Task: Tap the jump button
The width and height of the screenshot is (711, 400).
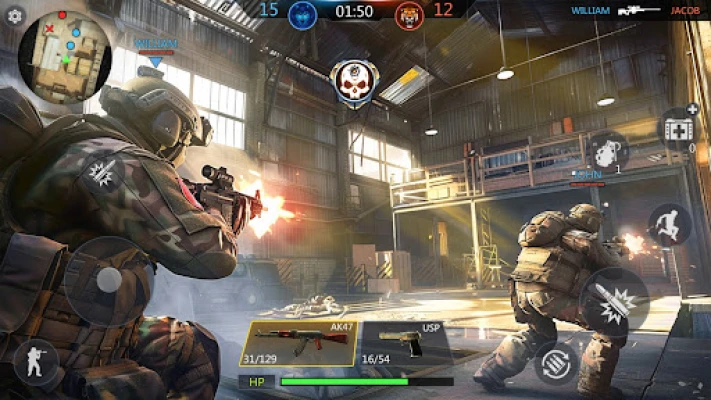Action: [669, 225]
